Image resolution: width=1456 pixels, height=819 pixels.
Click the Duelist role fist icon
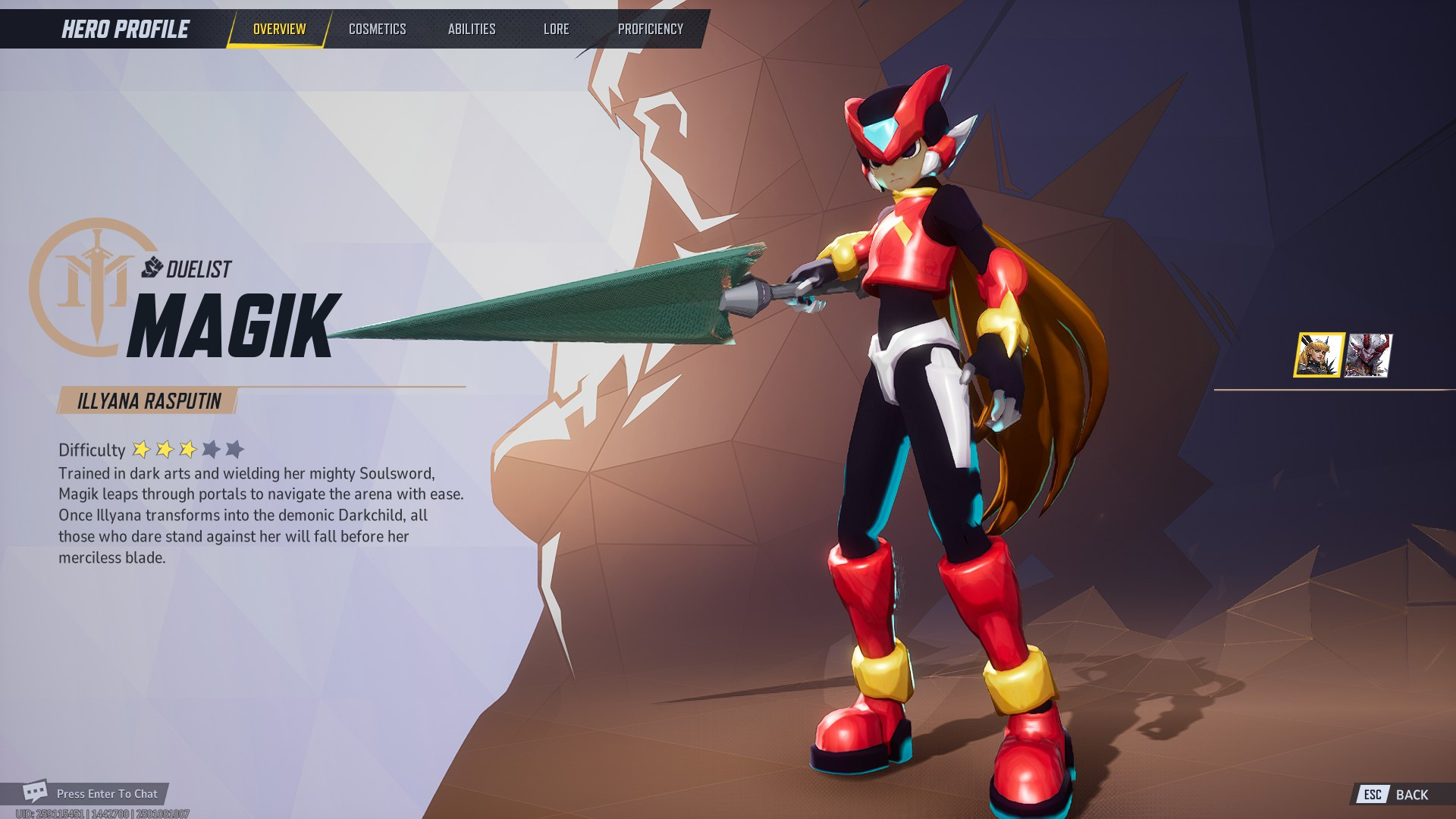[x=152, y=265]
